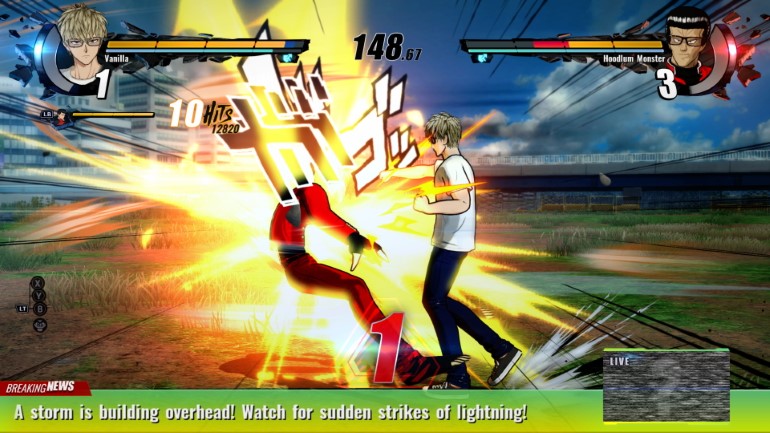
Task: Click the Breaking News label
Action: coord(40,387)
